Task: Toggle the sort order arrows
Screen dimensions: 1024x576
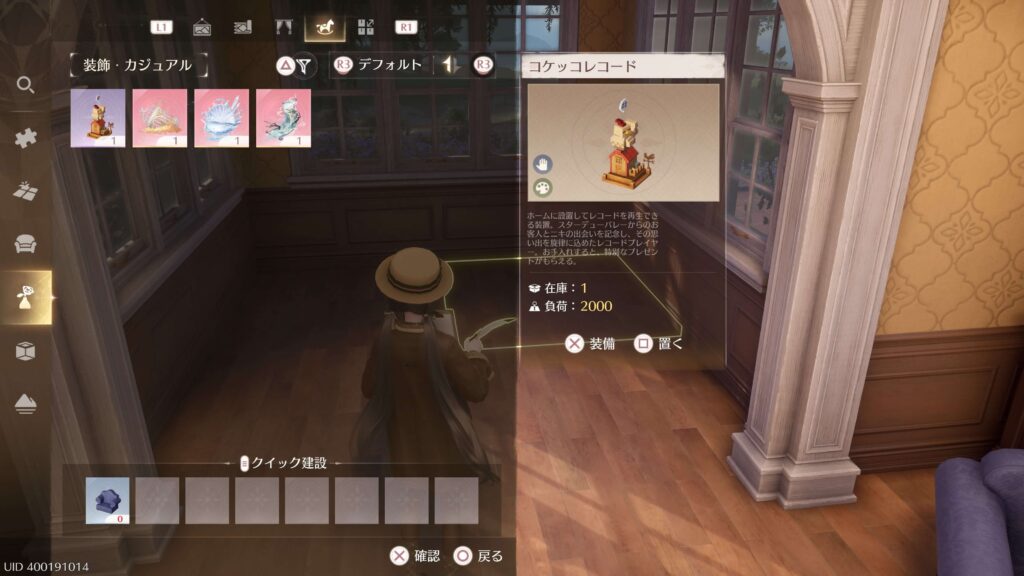Action: click(451, 66)
